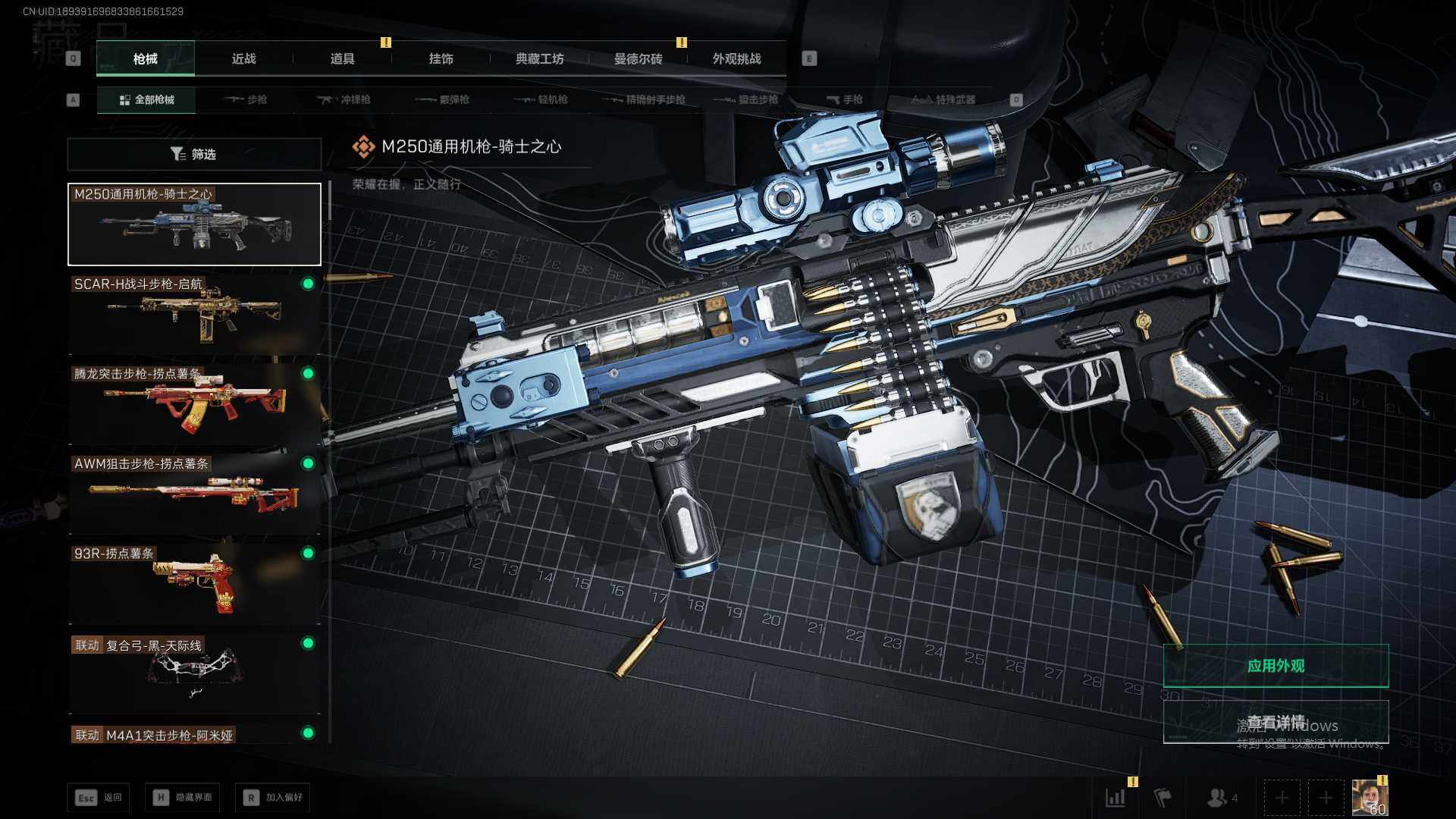Select the 挂饰 tab
The image size is (1456, 819).
(x=441, y=59)
